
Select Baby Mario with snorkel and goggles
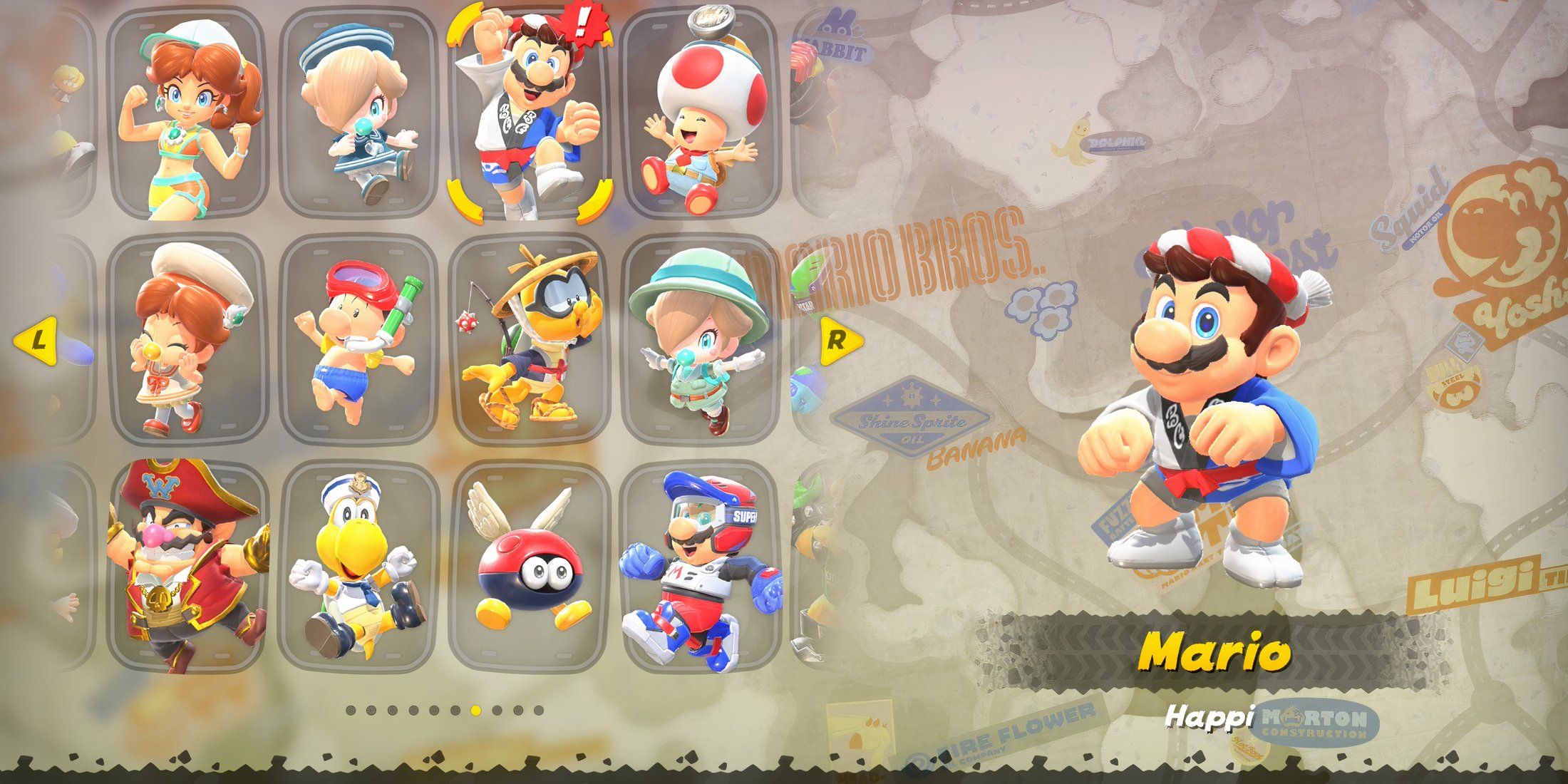(x=358, y=341)
